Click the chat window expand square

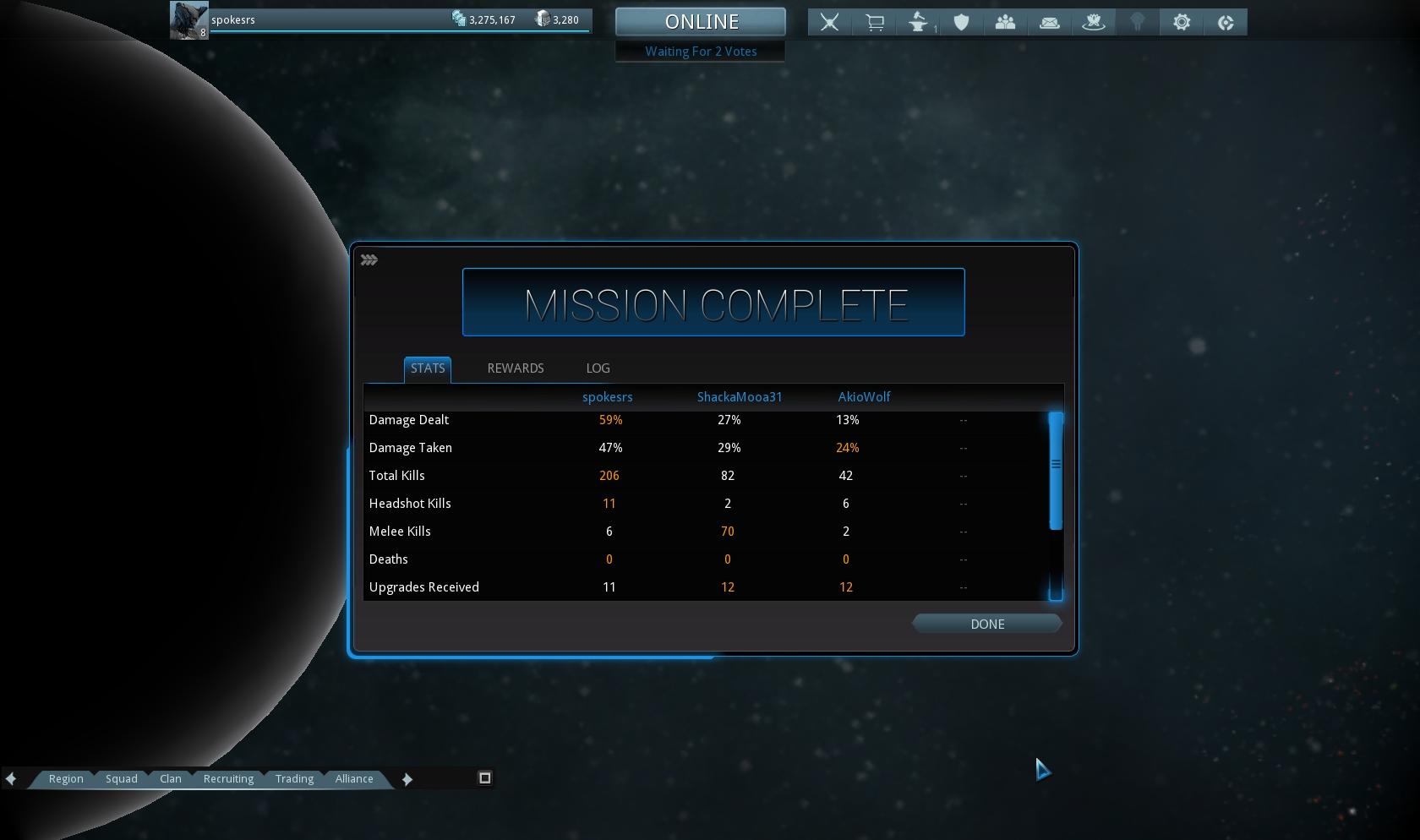(485, 778)
